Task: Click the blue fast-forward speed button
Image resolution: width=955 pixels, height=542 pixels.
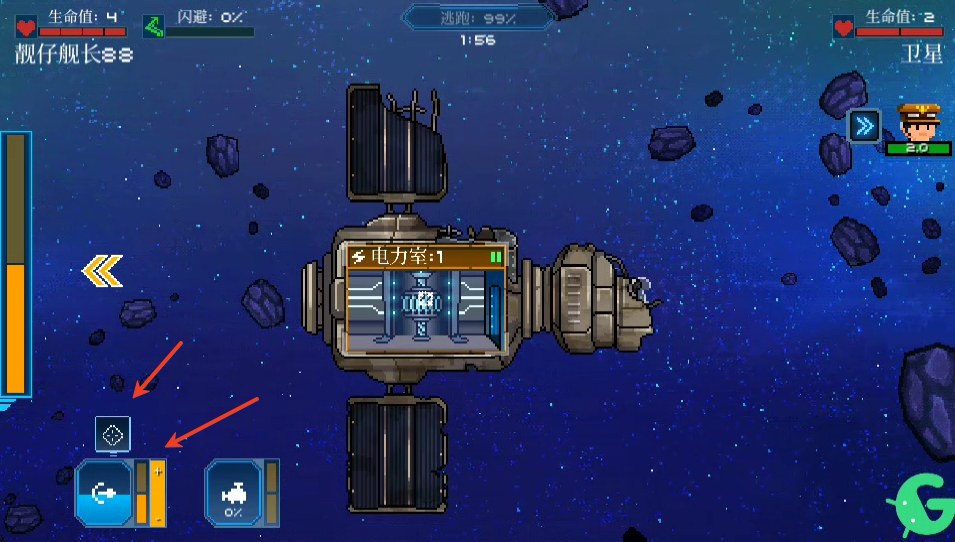Action: click(x=864, y=126)
